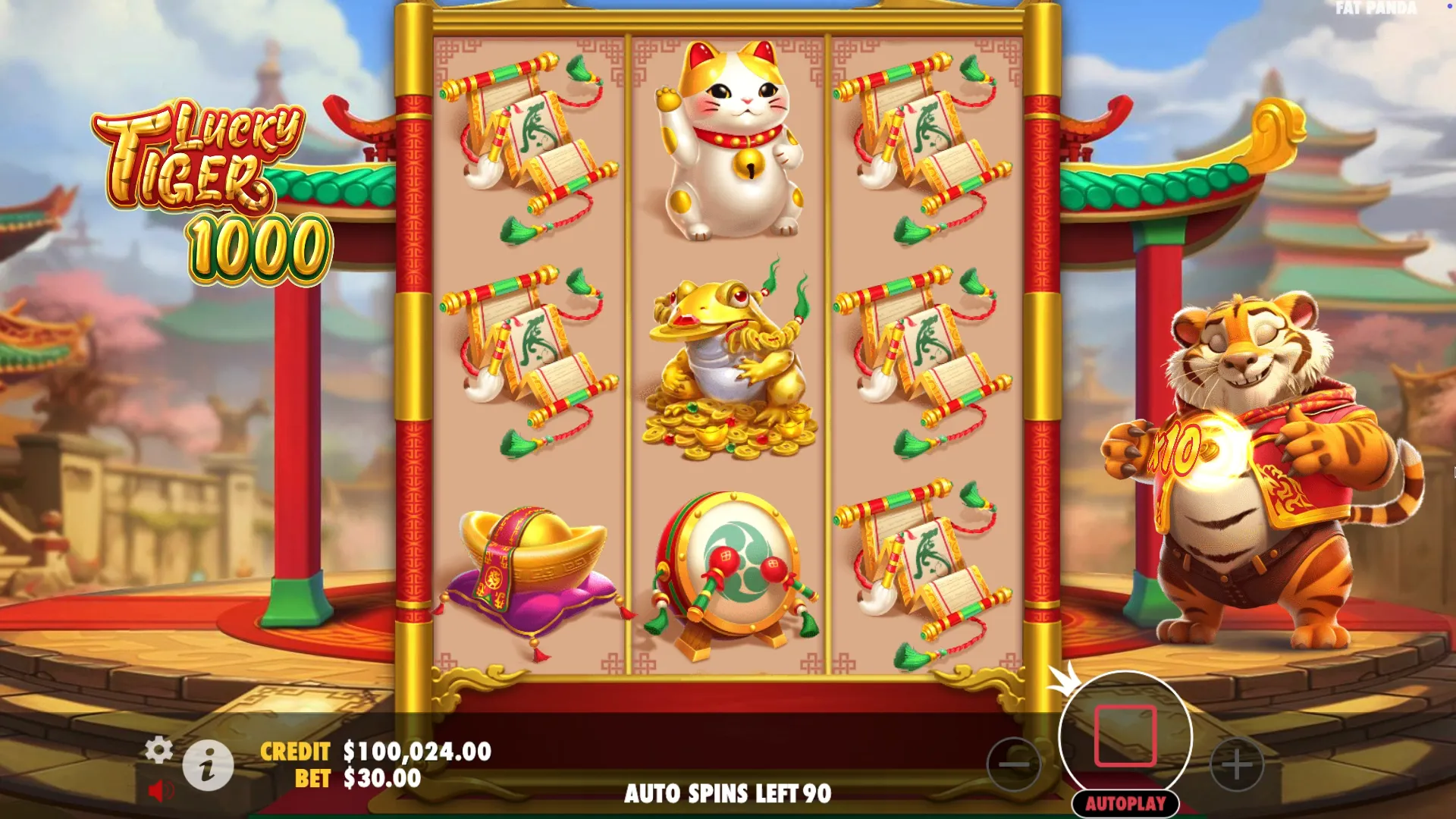Open the Autoplay options

coord(1125,804)
